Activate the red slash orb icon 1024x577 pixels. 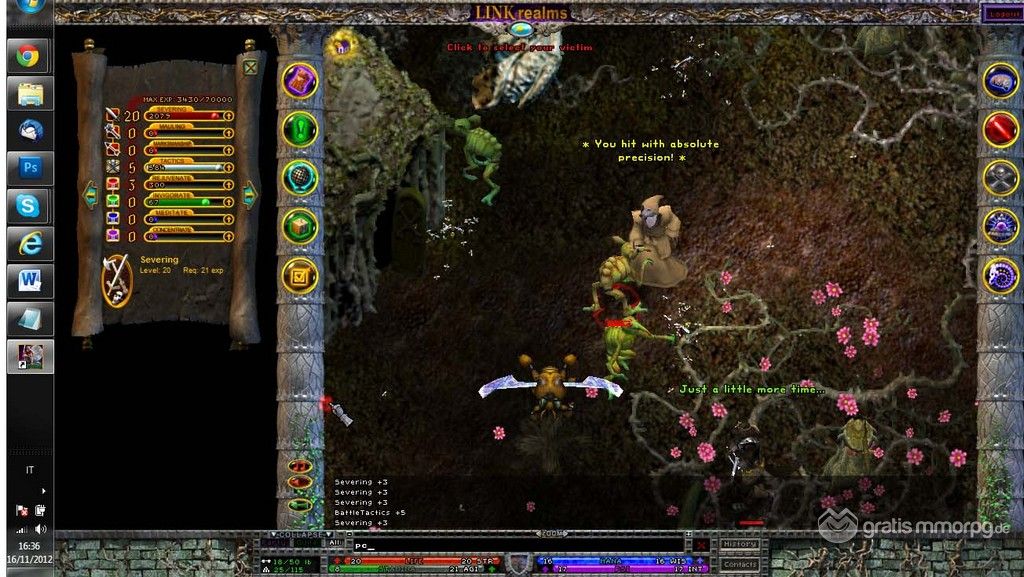point(1000,129)
